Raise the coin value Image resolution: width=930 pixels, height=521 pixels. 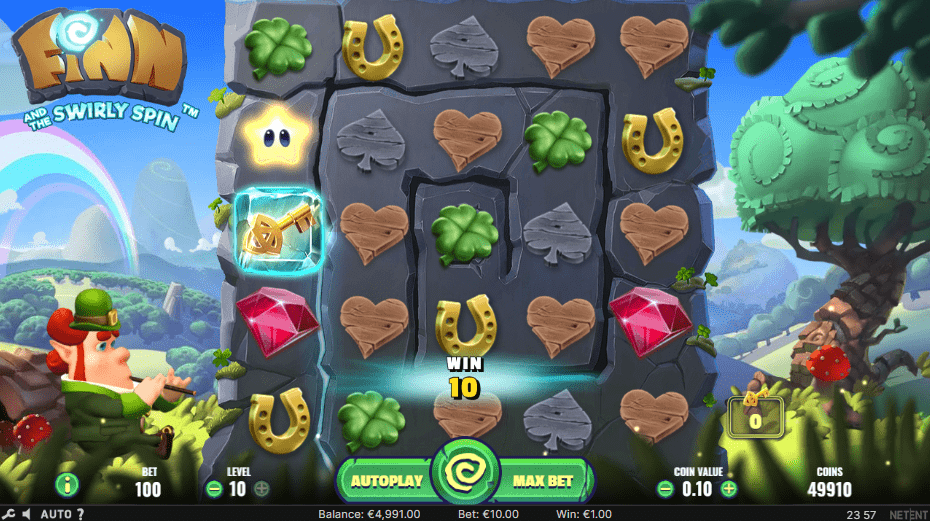click(x=728, y=489)
